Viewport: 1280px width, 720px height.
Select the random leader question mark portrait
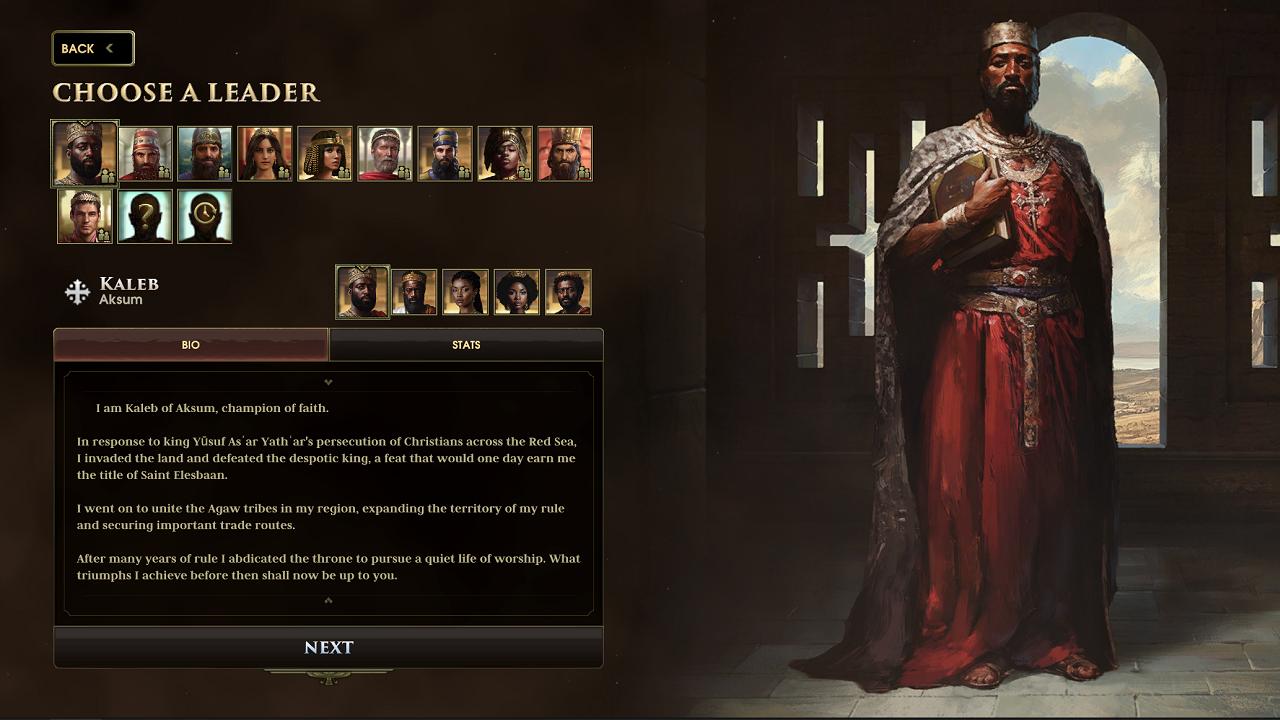(145, 216)
